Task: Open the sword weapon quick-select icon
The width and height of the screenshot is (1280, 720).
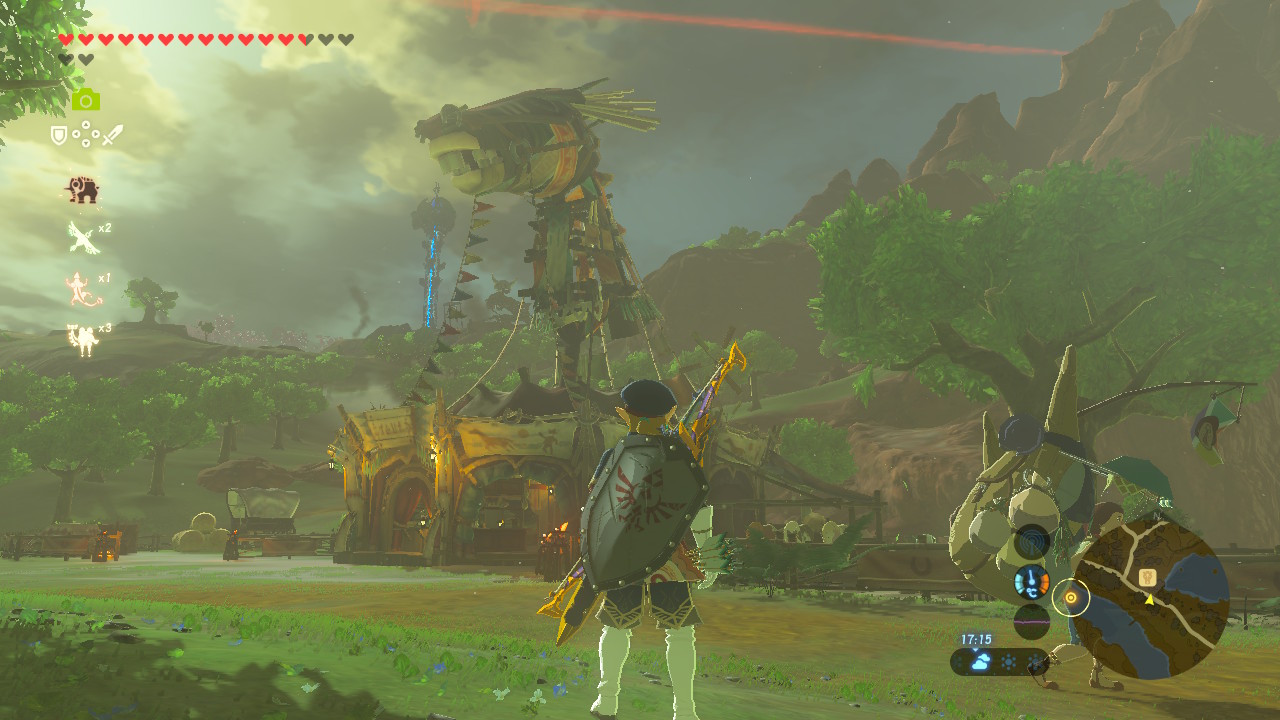Action: click(112, 135)
